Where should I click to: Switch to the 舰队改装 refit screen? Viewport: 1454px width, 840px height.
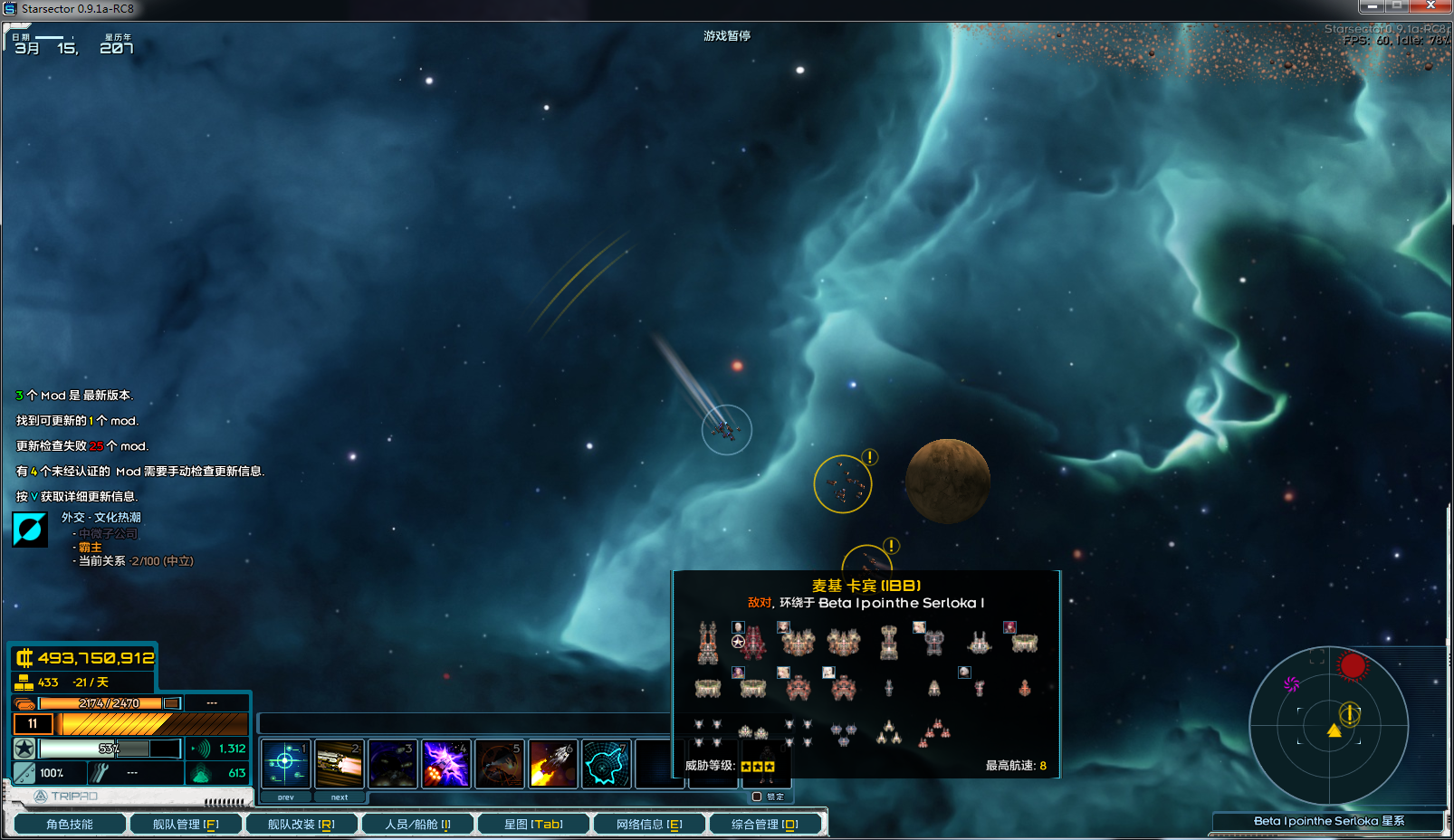click(x=301, y=824)
